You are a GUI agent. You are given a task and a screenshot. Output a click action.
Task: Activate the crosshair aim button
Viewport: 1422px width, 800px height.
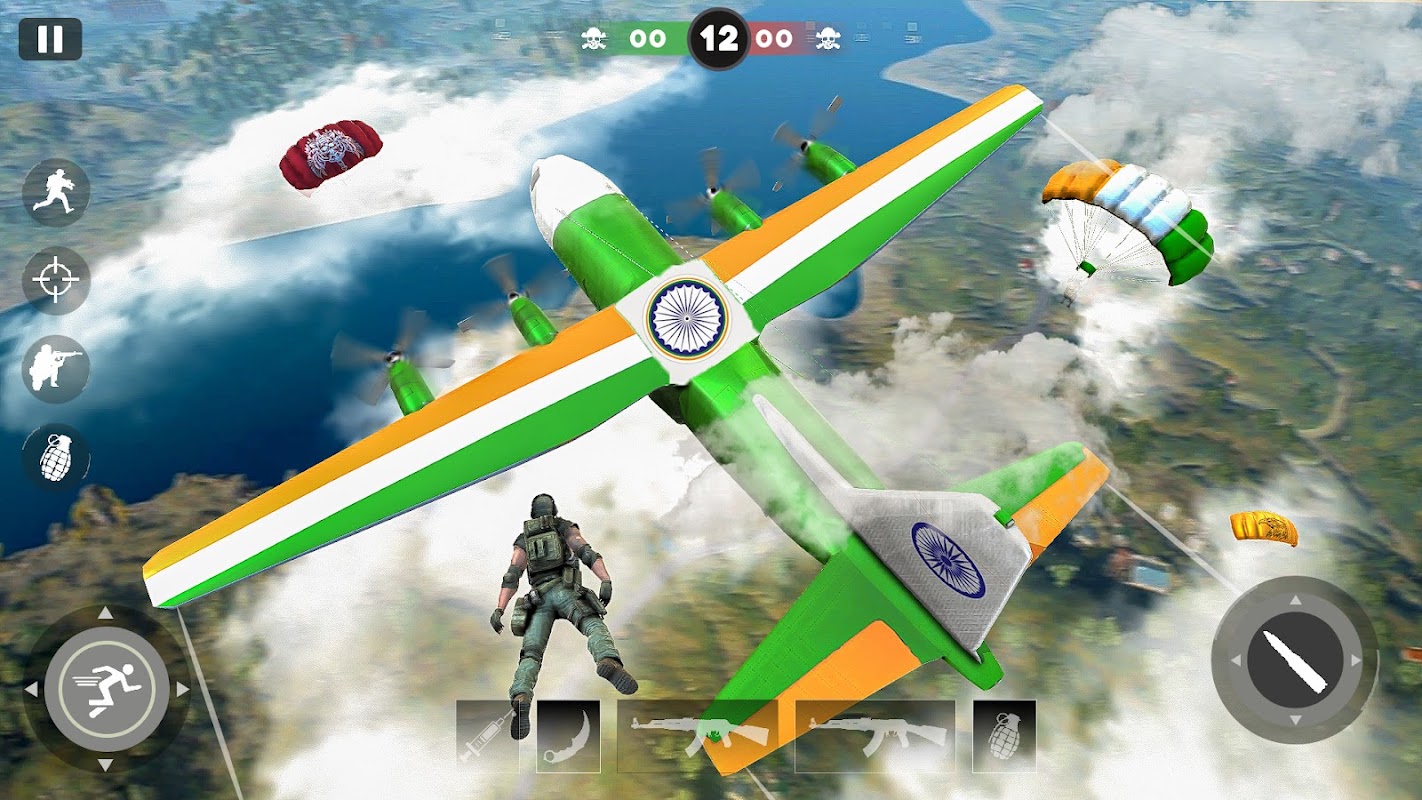(56, 281)
